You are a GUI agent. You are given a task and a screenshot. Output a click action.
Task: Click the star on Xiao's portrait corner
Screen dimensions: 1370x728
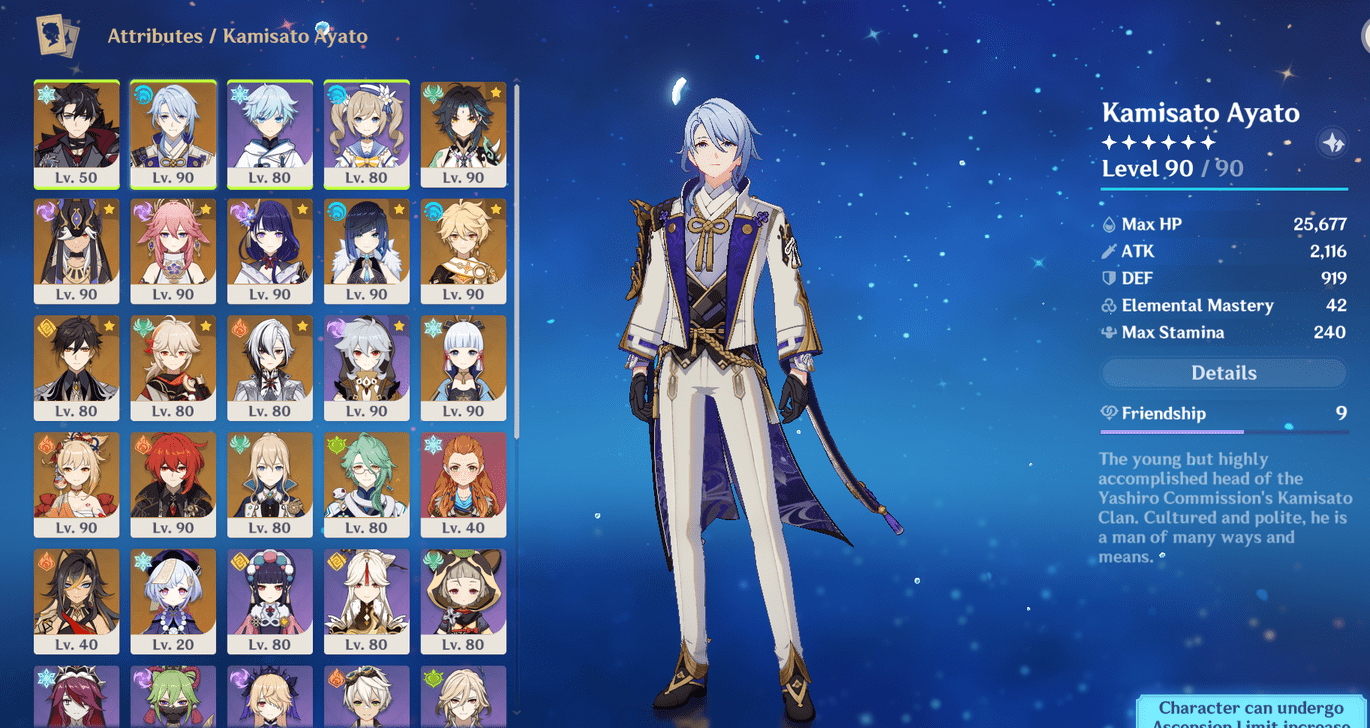[x=494, y=91]
